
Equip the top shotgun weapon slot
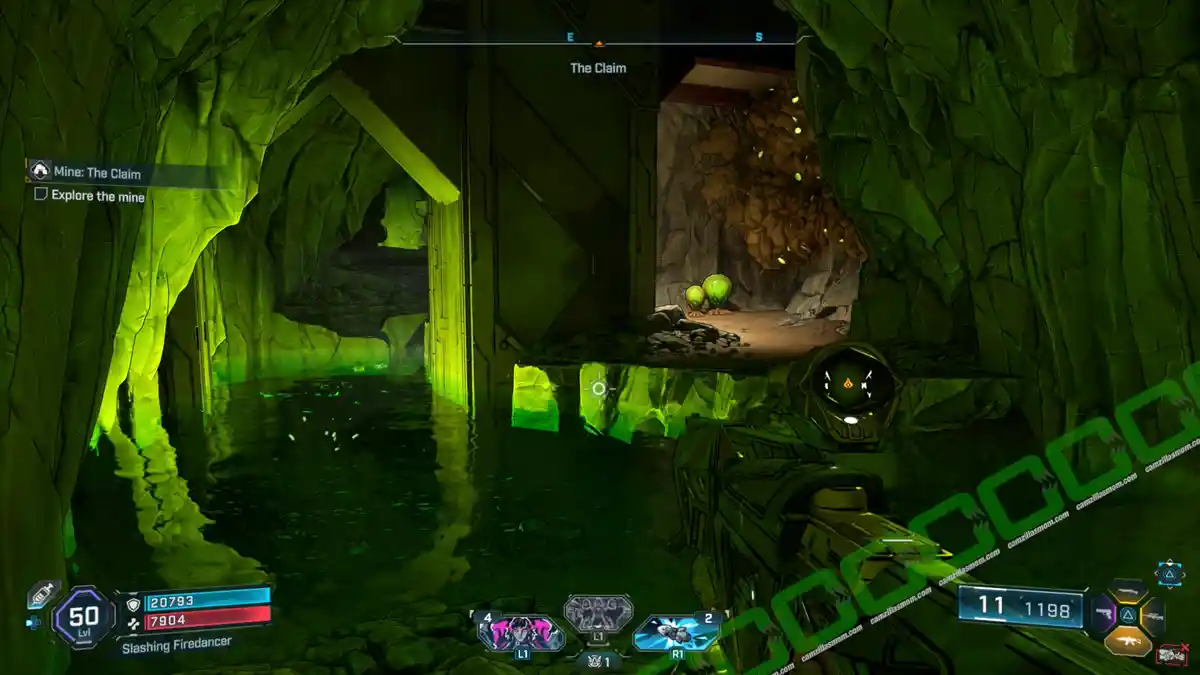pos(1128,591)
